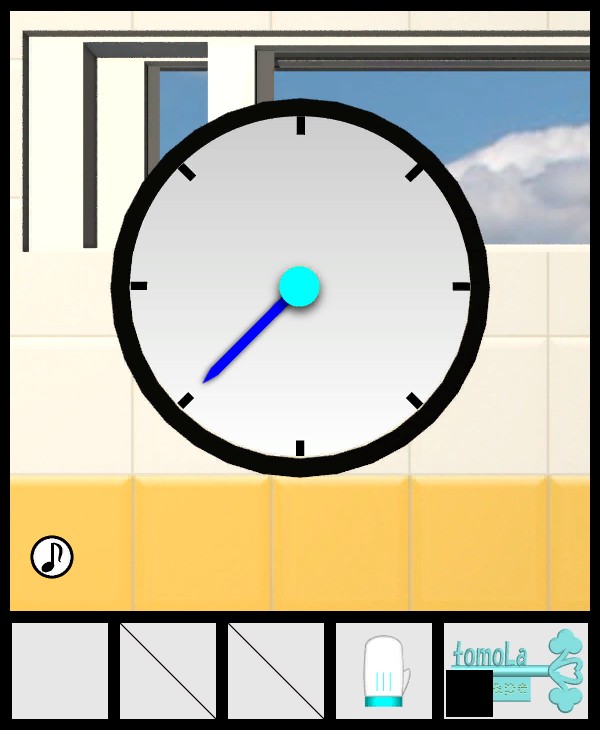Toggle the music note sound icon
The width and height of the screenshot is (600, 730).
coord(52,557)
